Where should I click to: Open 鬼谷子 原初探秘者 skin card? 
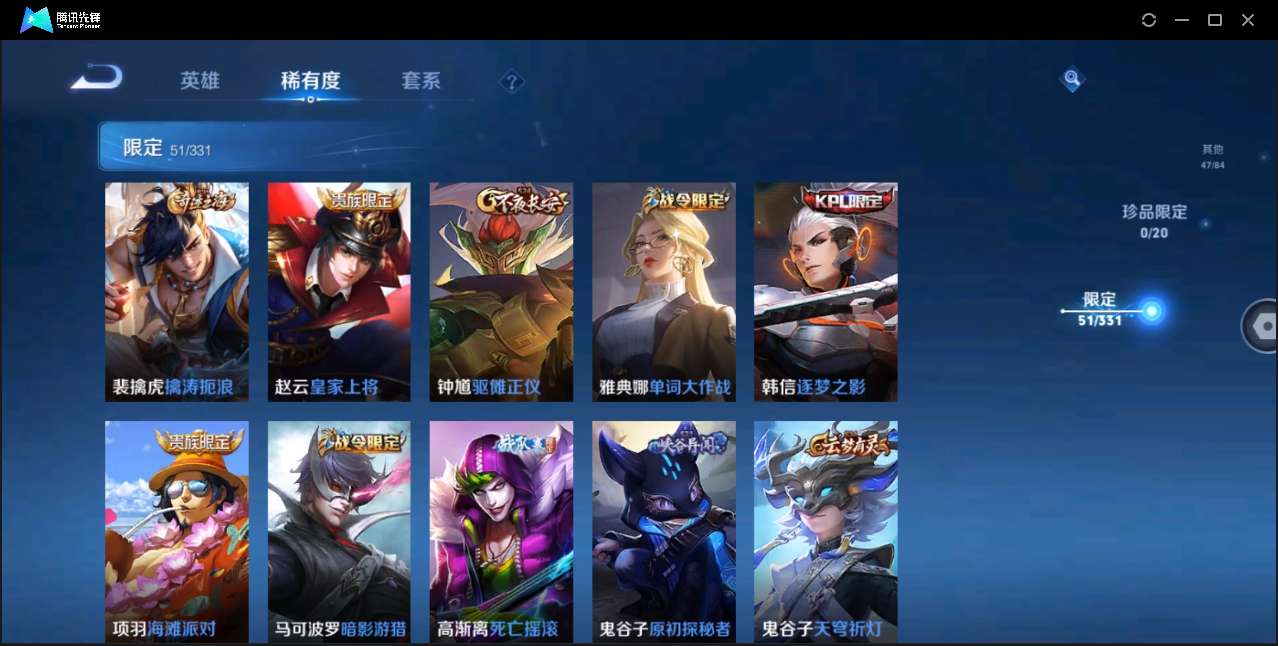click(x=664, y=531)
